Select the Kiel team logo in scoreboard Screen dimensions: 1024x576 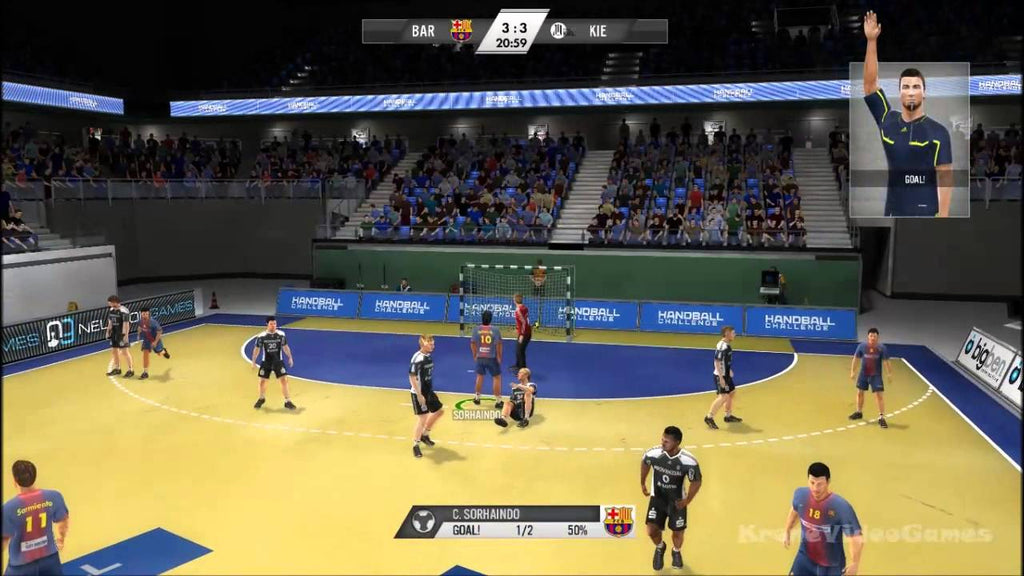pyautogui.click(x=559, y=30)
